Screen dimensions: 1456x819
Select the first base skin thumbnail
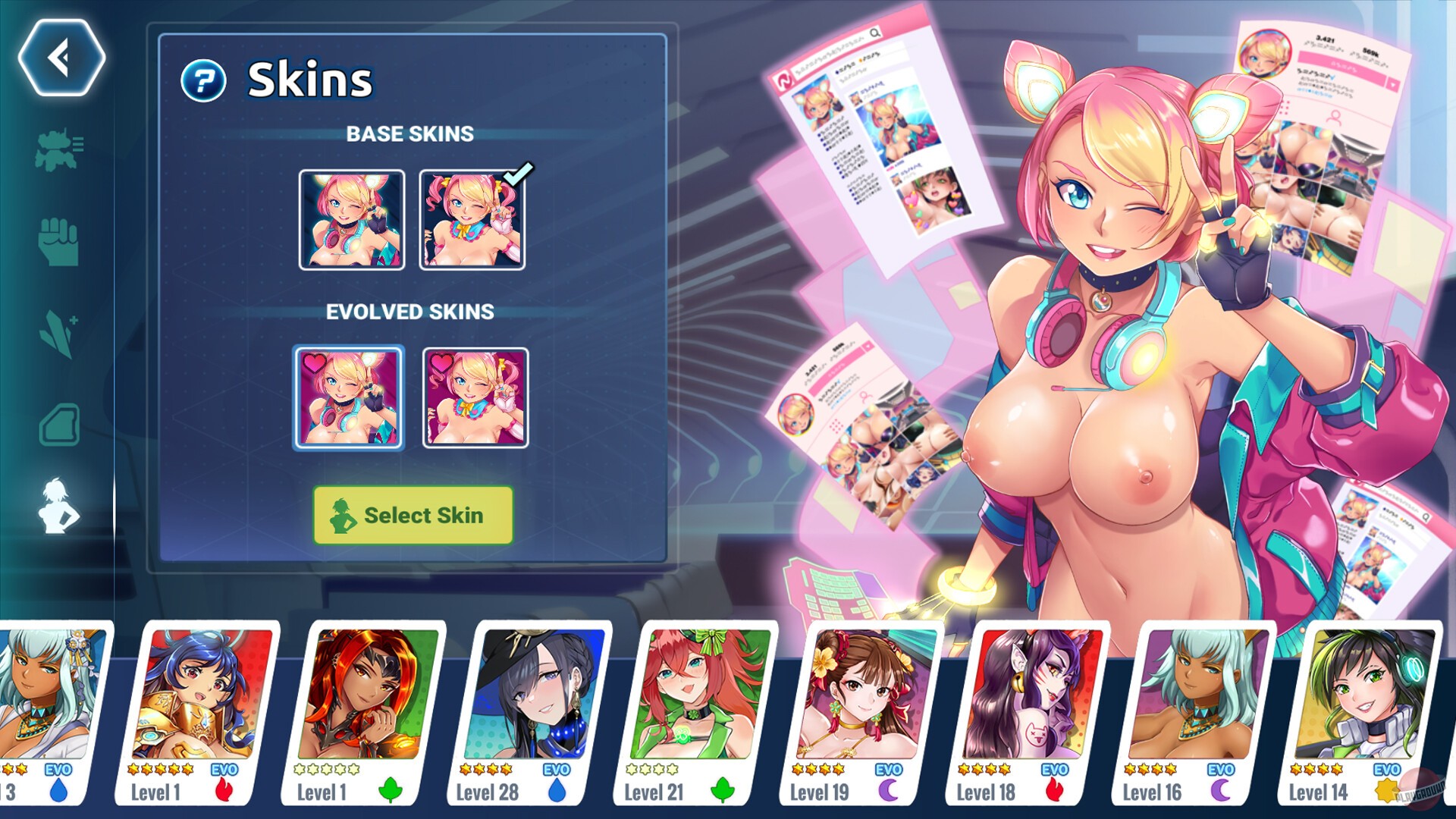[x=351, y=220]
